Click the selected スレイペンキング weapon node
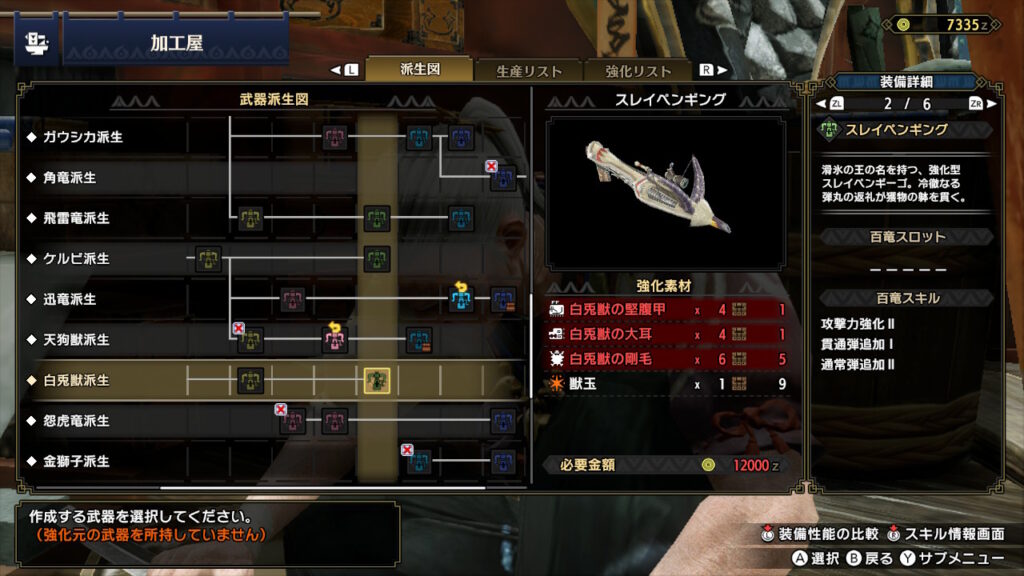This screenshot has width=1024, height=576. click(x=377, y=380)
